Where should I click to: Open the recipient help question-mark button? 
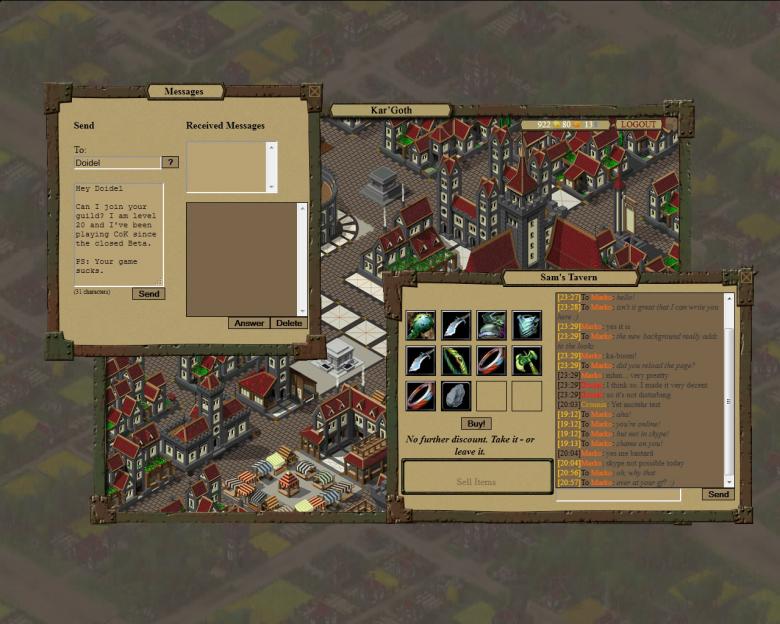point(170,162)
